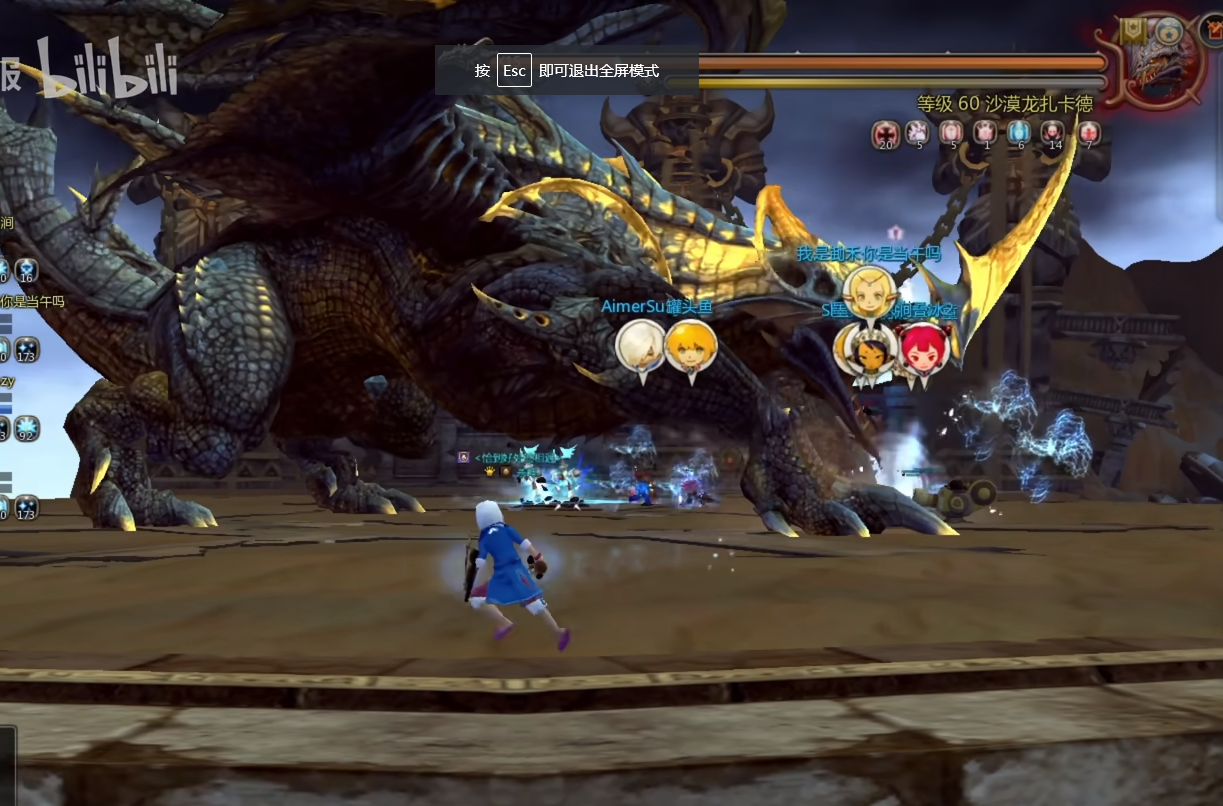Select the red cross debuff showing 20
Image resolution: width=1223 pixels, height=806 pixels.
coord(885,133)
